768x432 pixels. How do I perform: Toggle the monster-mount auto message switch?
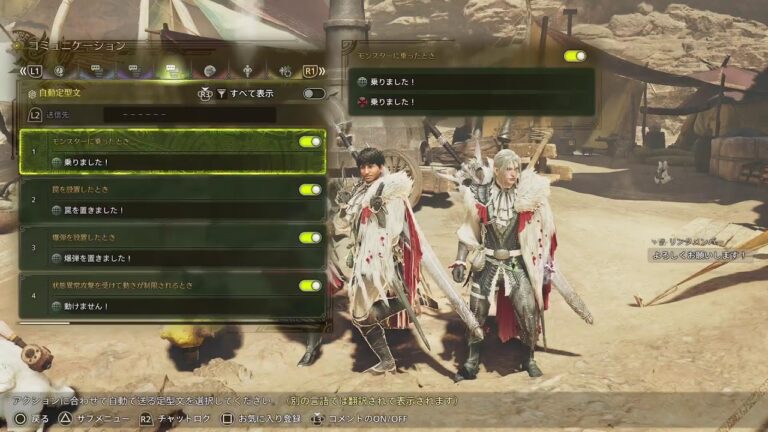[309, 142]
